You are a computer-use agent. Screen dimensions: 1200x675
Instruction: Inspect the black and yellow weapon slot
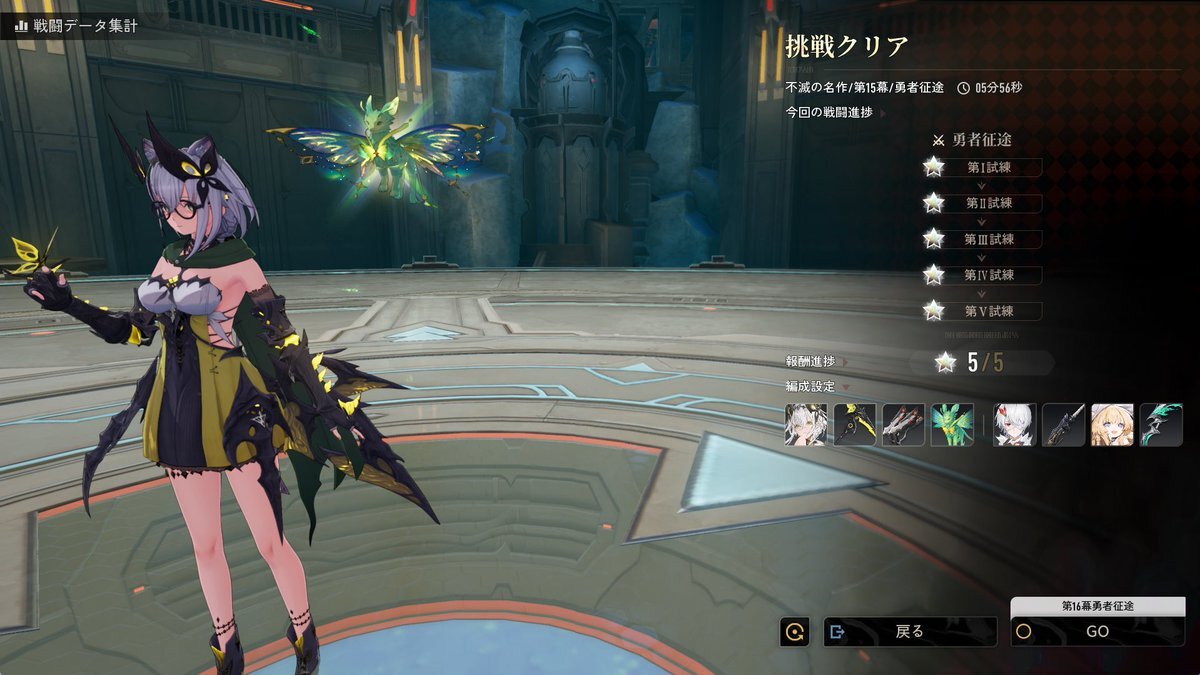[855, 424]
